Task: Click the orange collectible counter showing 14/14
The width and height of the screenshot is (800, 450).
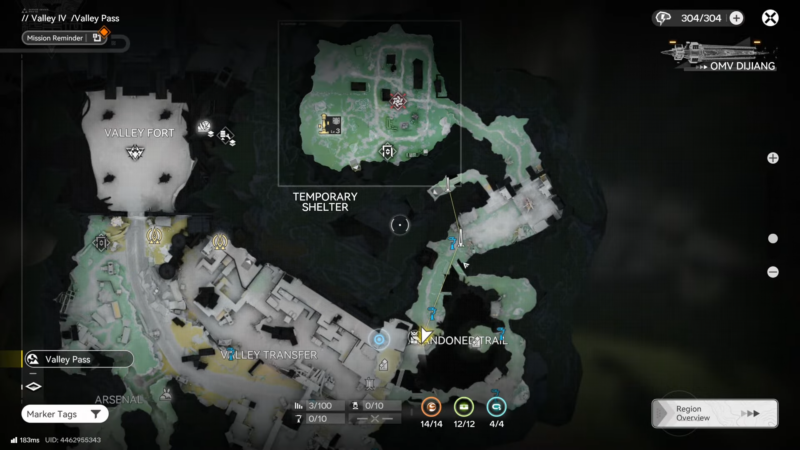Action: [431, 407]
